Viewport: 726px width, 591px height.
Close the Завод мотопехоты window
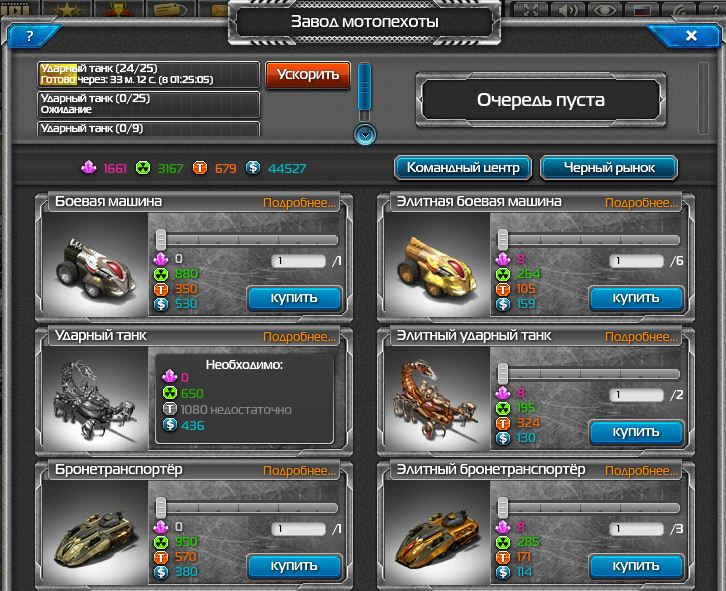pyautogui.click(x=691, y=36)
